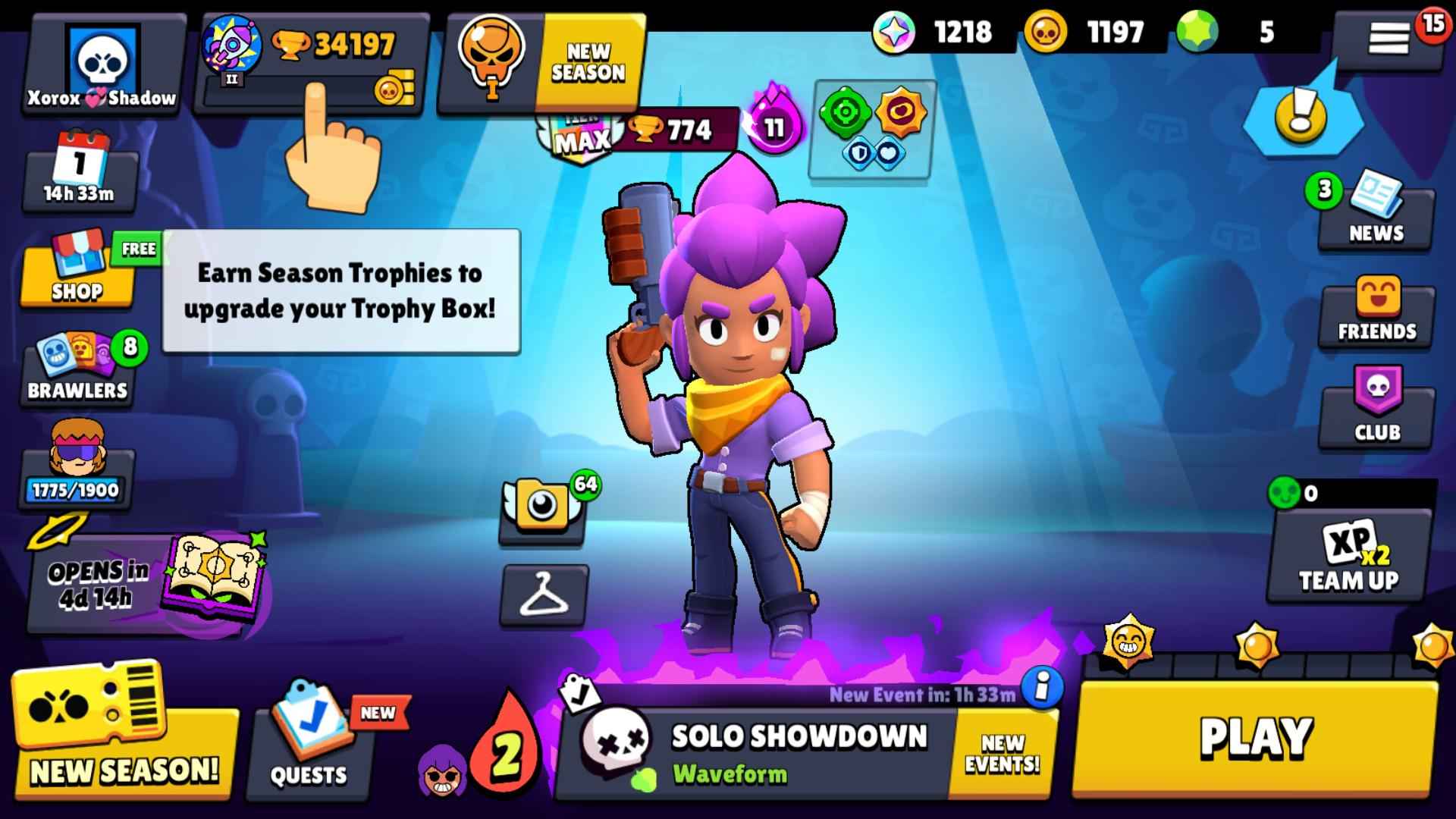
Task: Open the Club page
Action: coord(1374,409)
